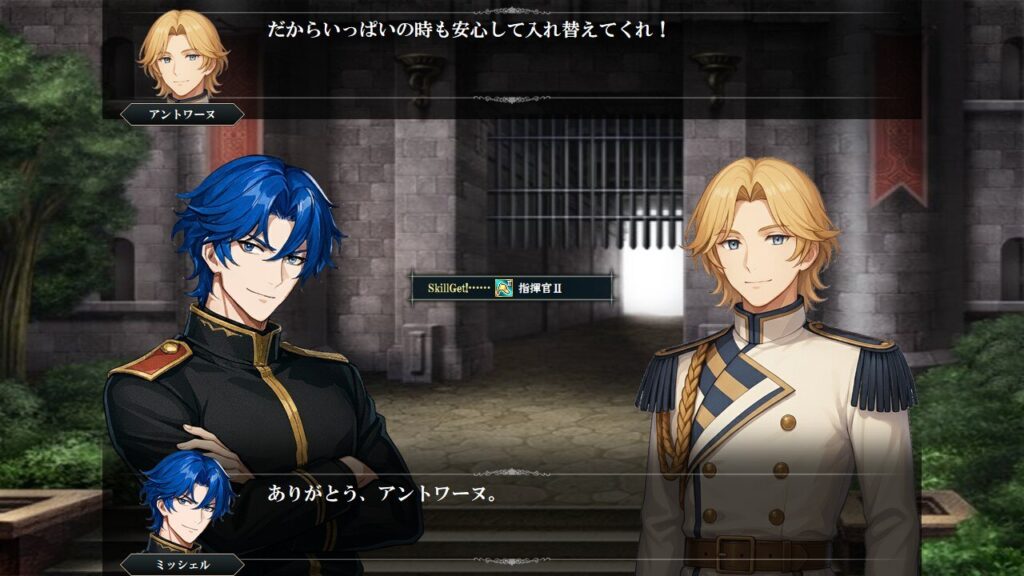The image size is (1024, 576).
Task: Advance Michel's dialogue line "ありがとう、アントワーヌ。"
Action: [x=560, y=515]
